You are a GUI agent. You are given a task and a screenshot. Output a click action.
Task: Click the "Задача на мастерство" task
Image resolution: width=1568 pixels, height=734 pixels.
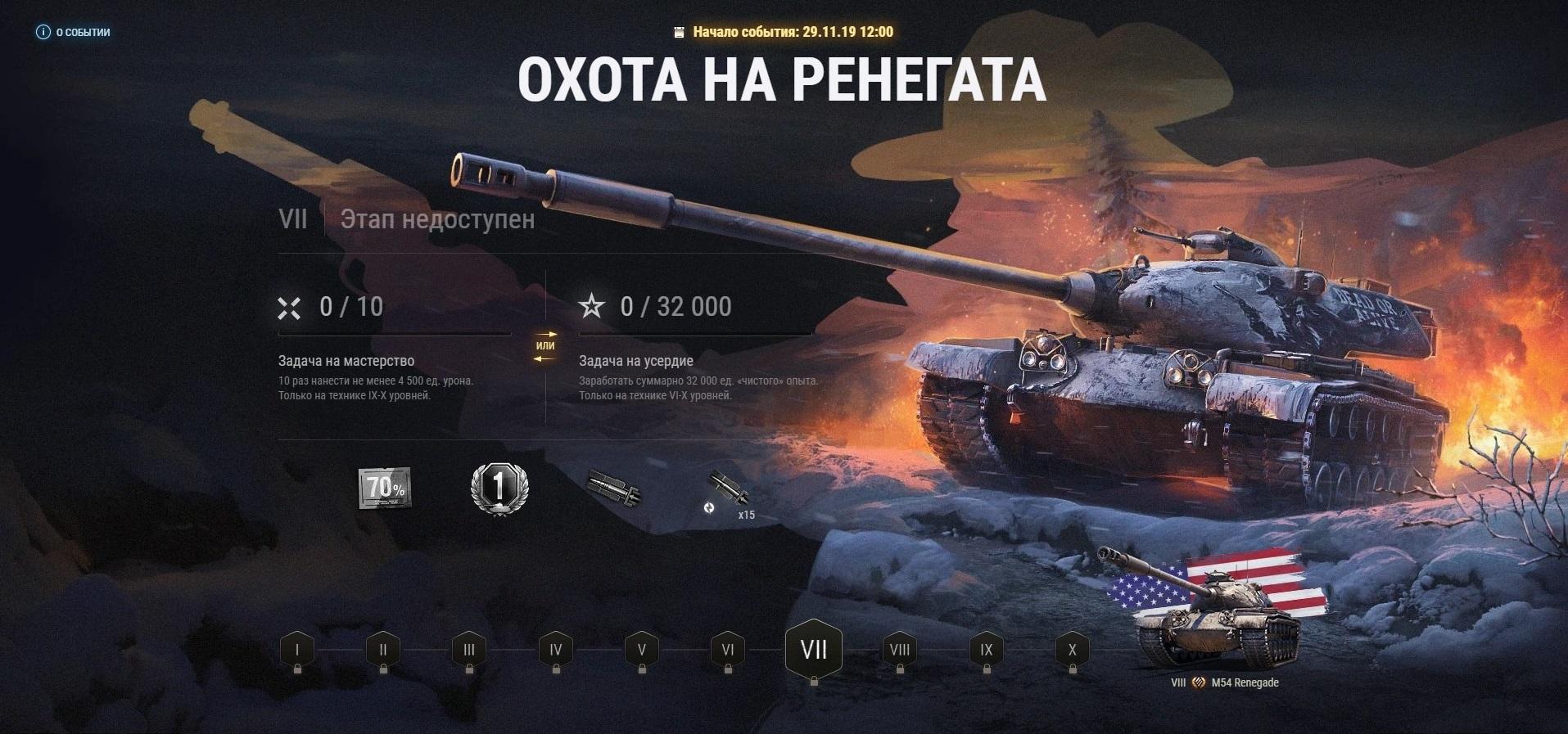(346, 361)
